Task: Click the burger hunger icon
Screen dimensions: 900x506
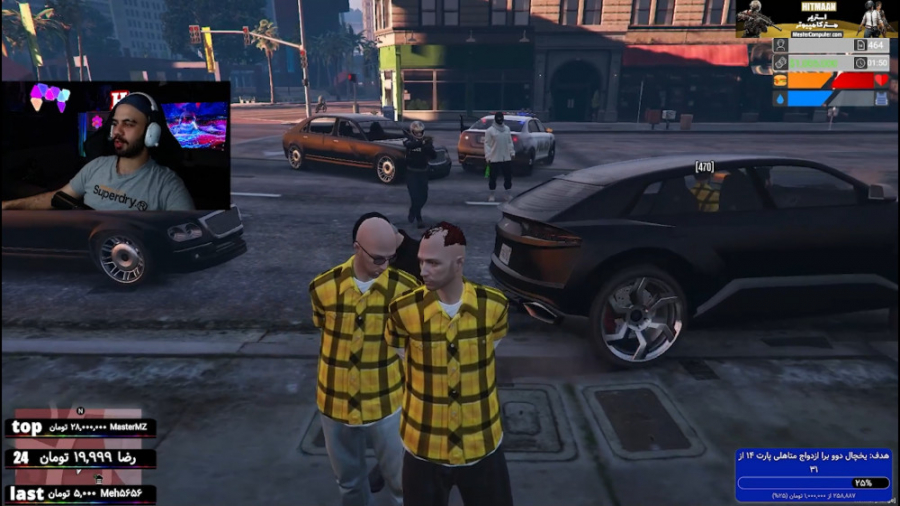Action: coord(780,80)
